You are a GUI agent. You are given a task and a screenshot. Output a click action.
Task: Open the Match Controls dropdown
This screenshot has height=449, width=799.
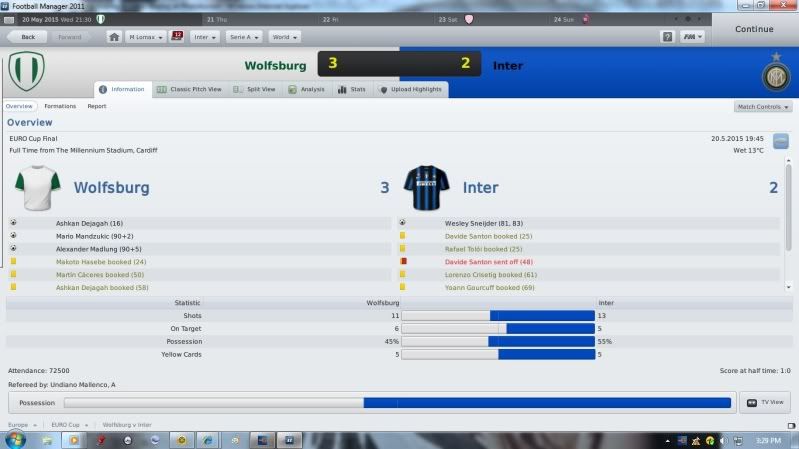763,106
